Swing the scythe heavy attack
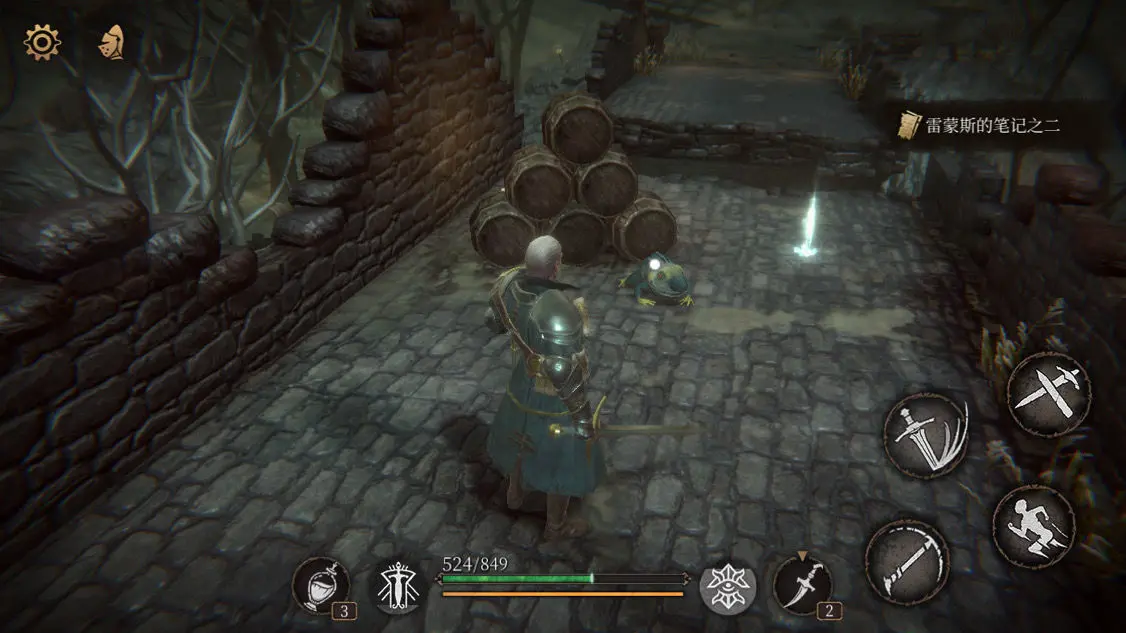 tap(906, 561)
